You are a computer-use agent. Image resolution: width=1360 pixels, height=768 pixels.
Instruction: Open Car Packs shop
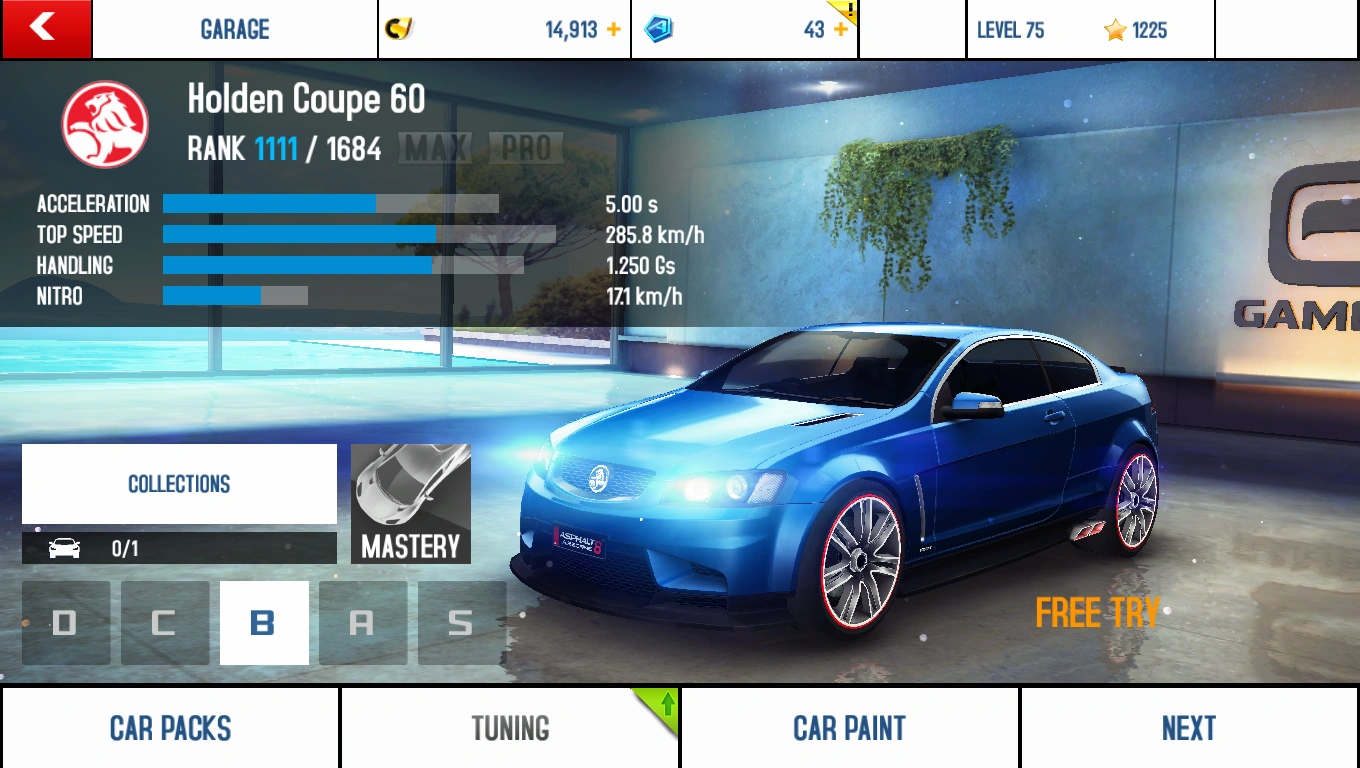(x=170, y=728)
